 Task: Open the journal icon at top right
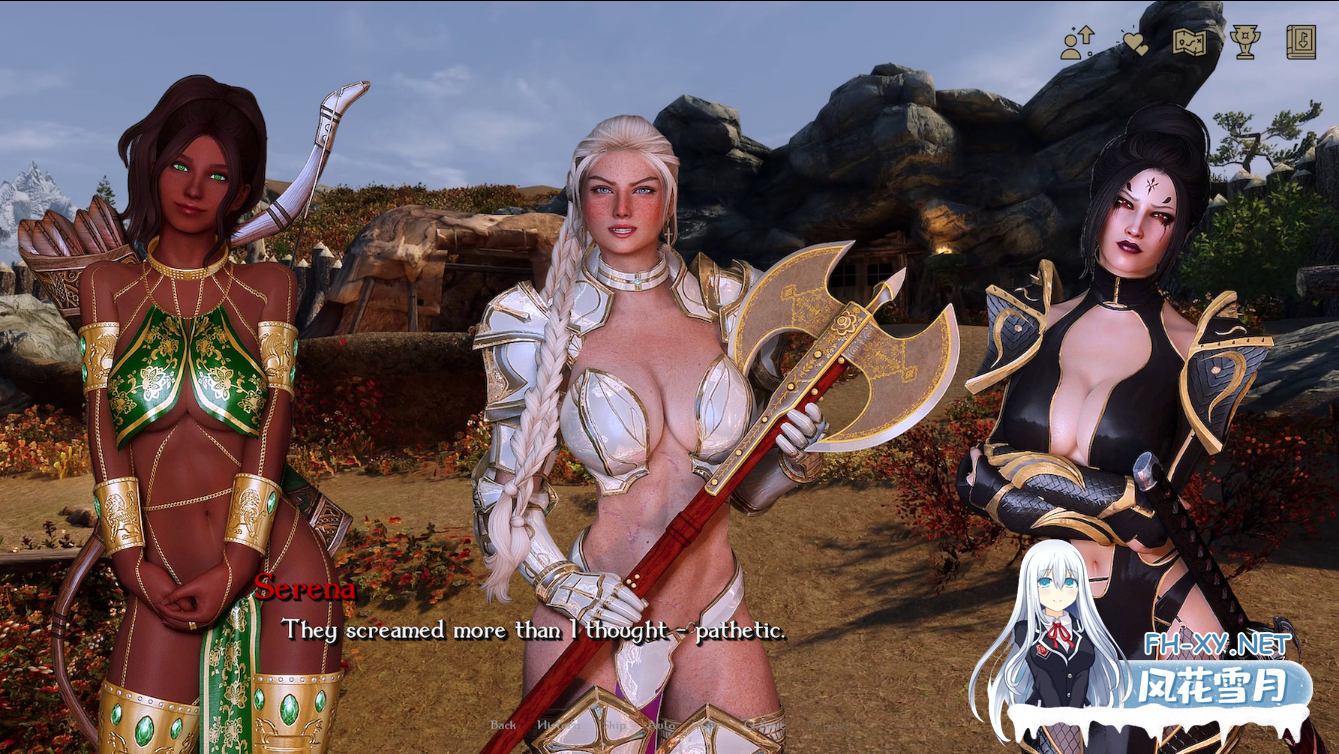(1300, 40)
